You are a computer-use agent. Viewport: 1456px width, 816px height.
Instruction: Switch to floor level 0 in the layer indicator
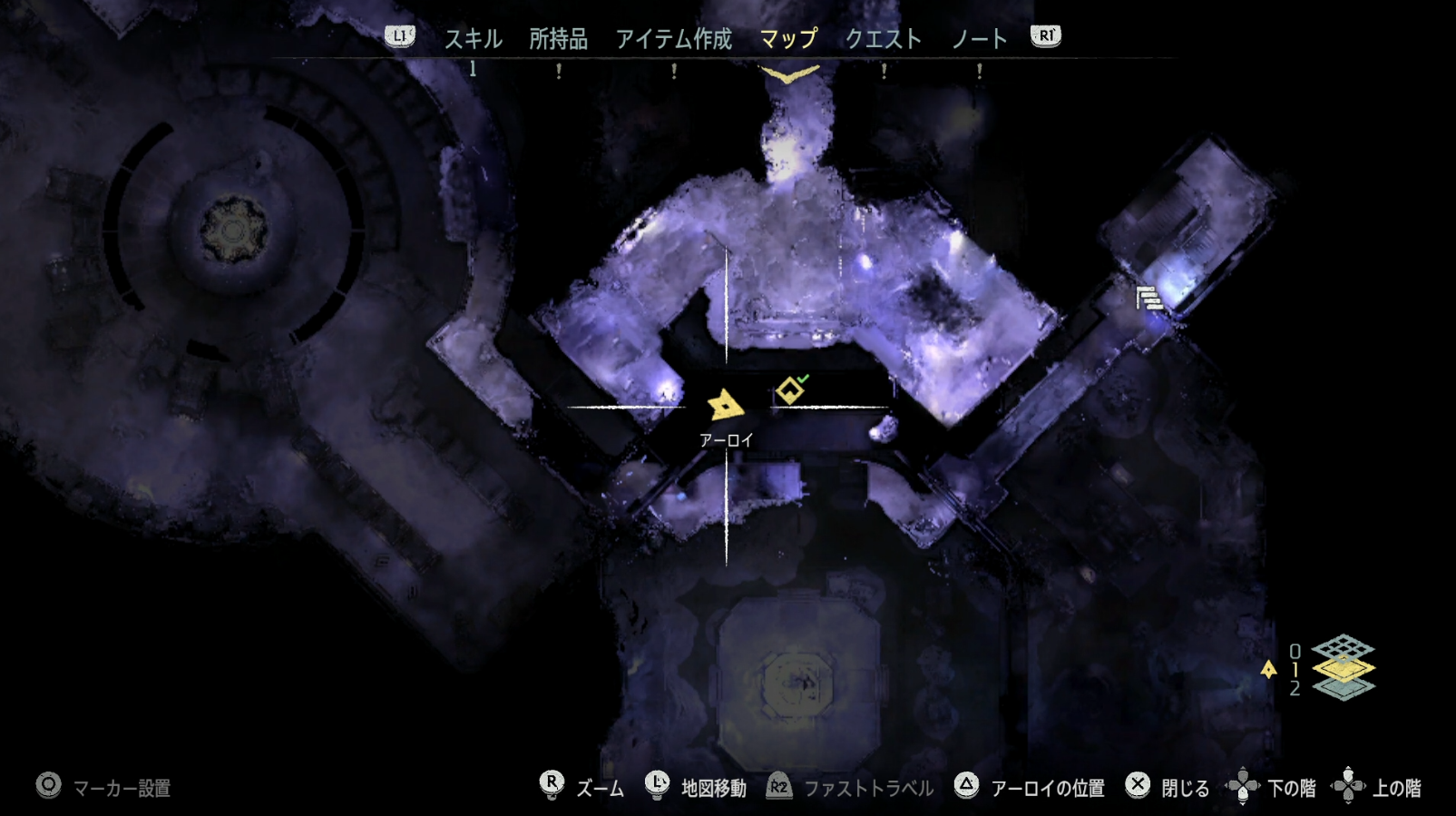[1295, 650]
